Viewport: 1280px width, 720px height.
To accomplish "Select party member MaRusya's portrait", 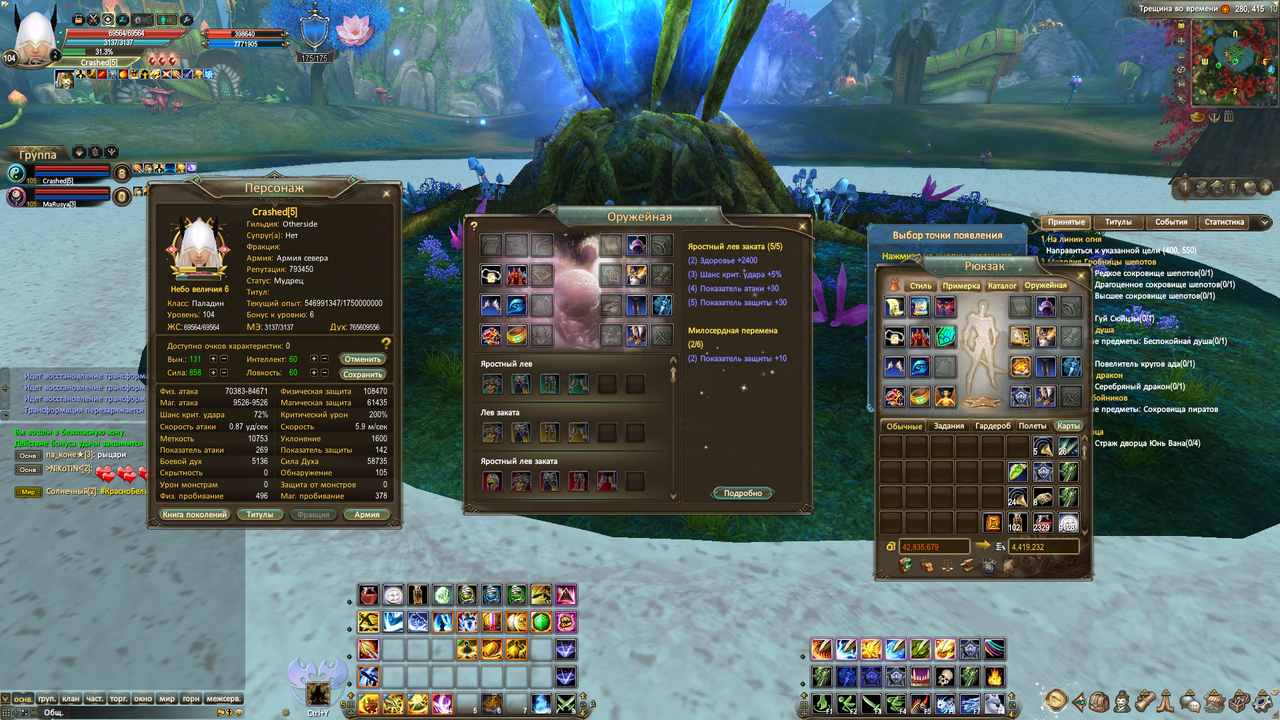I will point(17,197).
